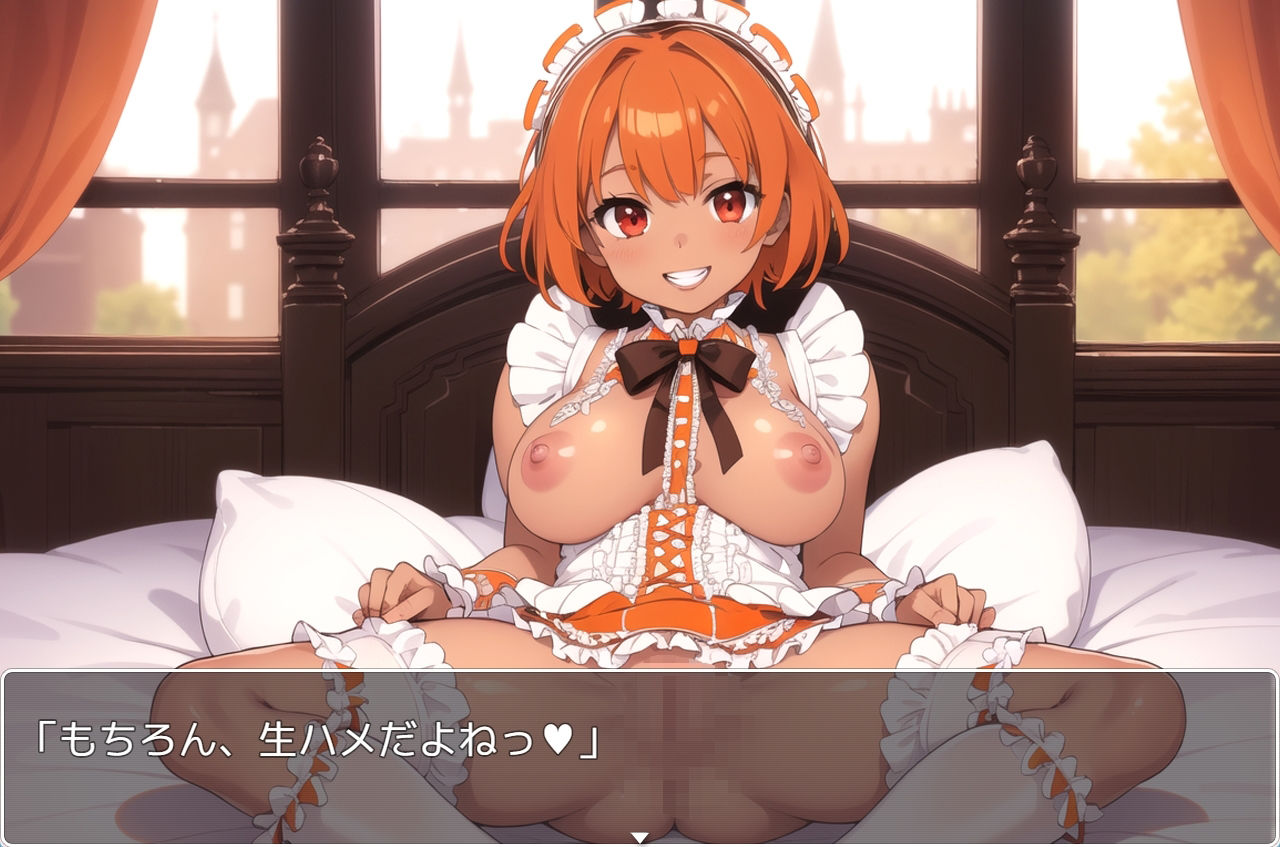Click the dialogue text to advance the message
Viewport: 1280px width, 847px height.
point(300,738)
